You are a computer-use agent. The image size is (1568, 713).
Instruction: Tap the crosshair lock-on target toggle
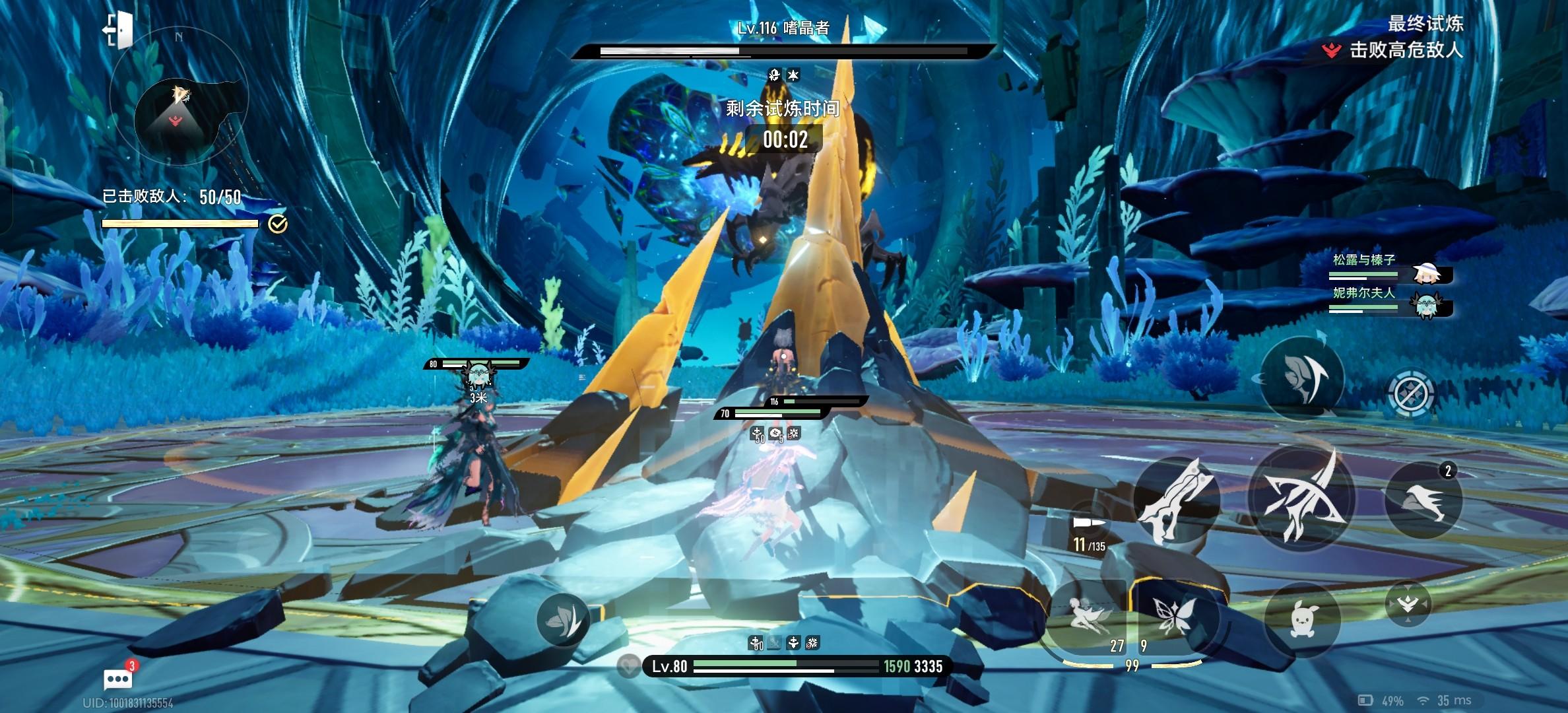1411,394
